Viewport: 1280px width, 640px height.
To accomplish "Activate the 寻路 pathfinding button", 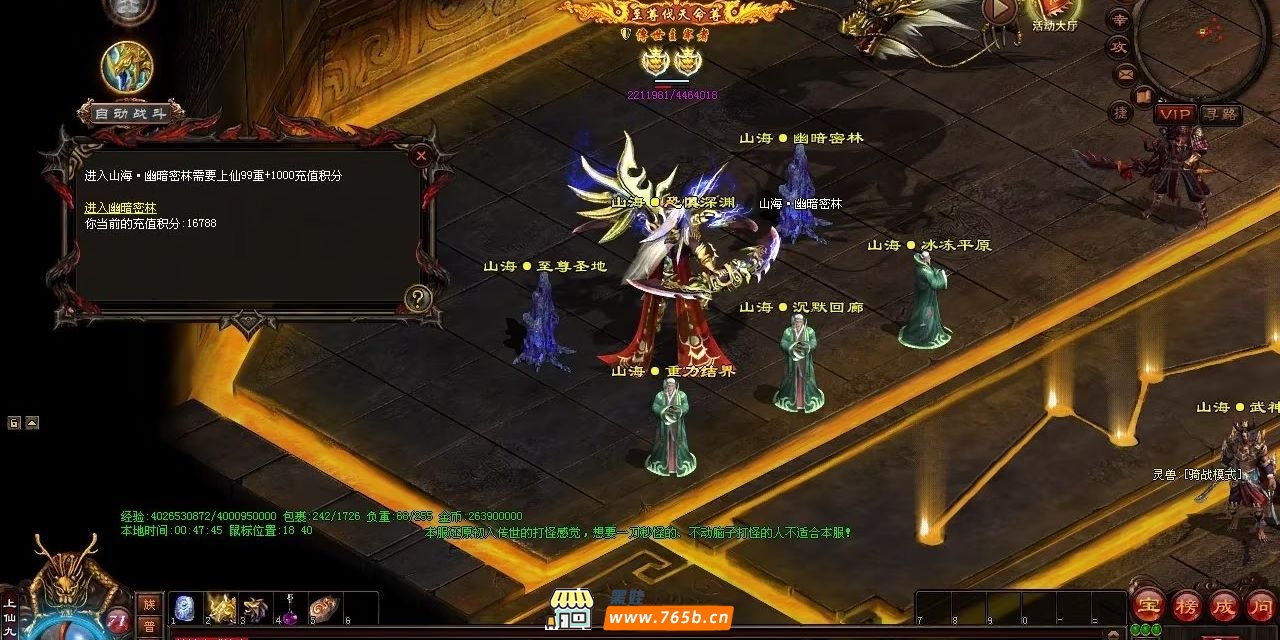I will click(x=1220, y=114).
